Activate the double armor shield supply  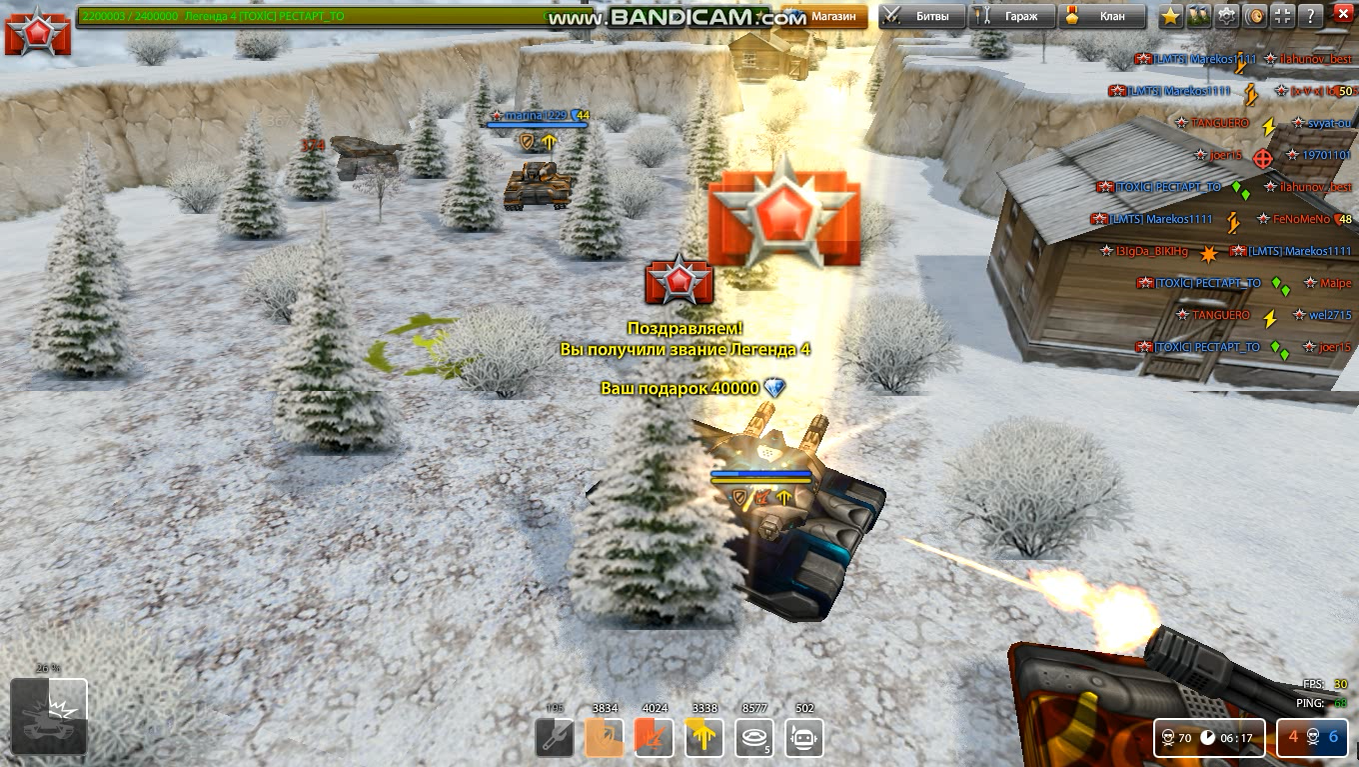604,738
